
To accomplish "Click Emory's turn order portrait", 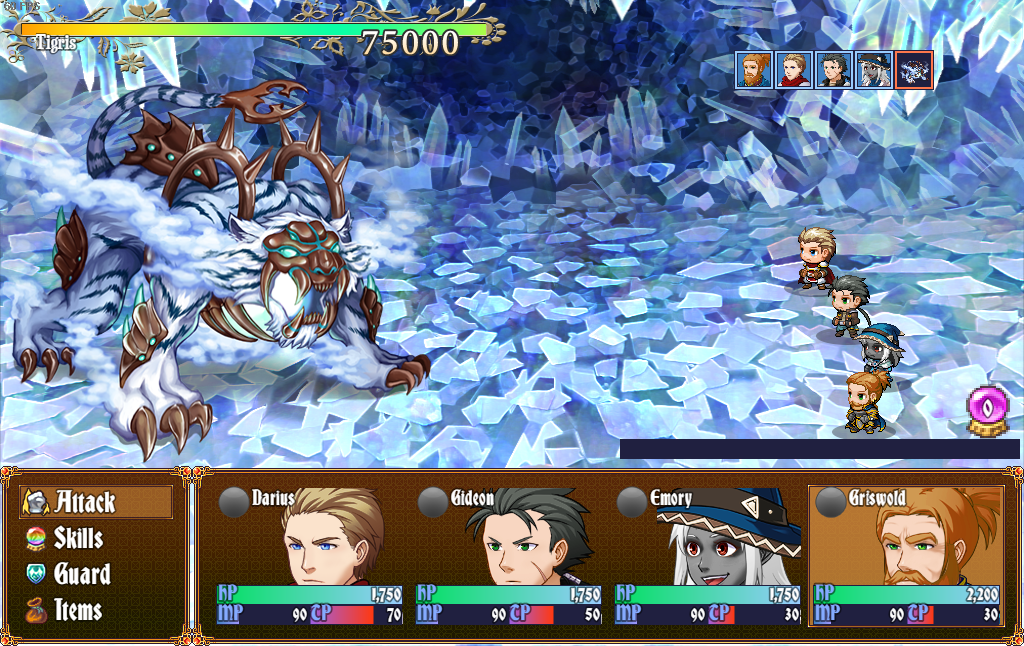I will pos(874,70).
